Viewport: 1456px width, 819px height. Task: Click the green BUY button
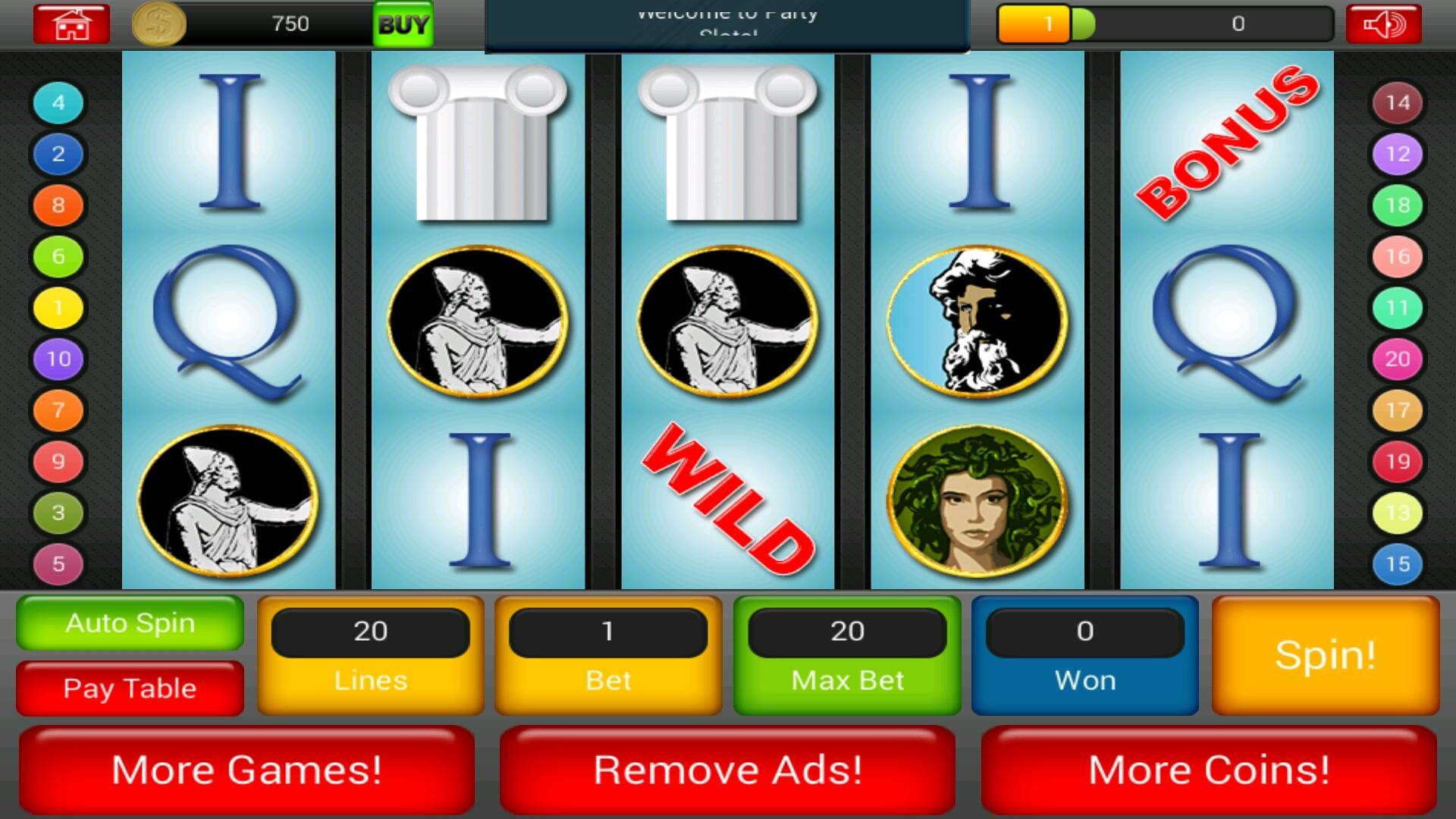(403, 24)
